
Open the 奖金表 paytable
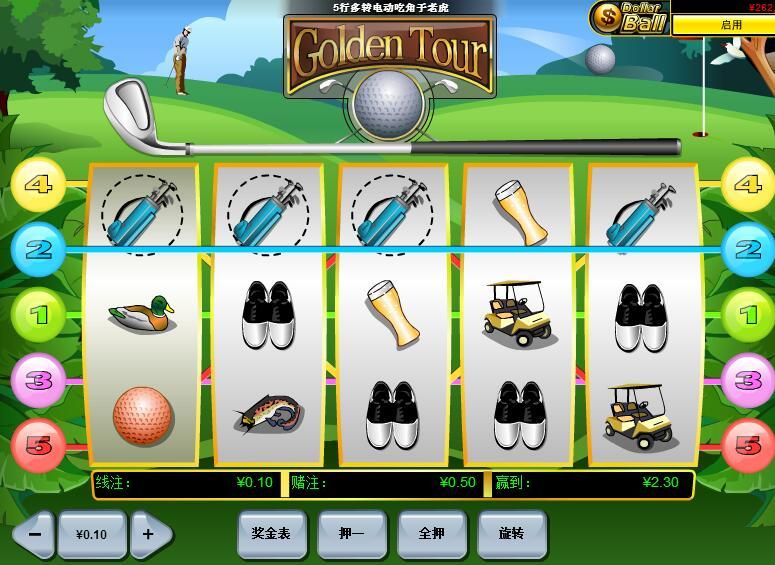pyautogui.click(x=271, y=534)
